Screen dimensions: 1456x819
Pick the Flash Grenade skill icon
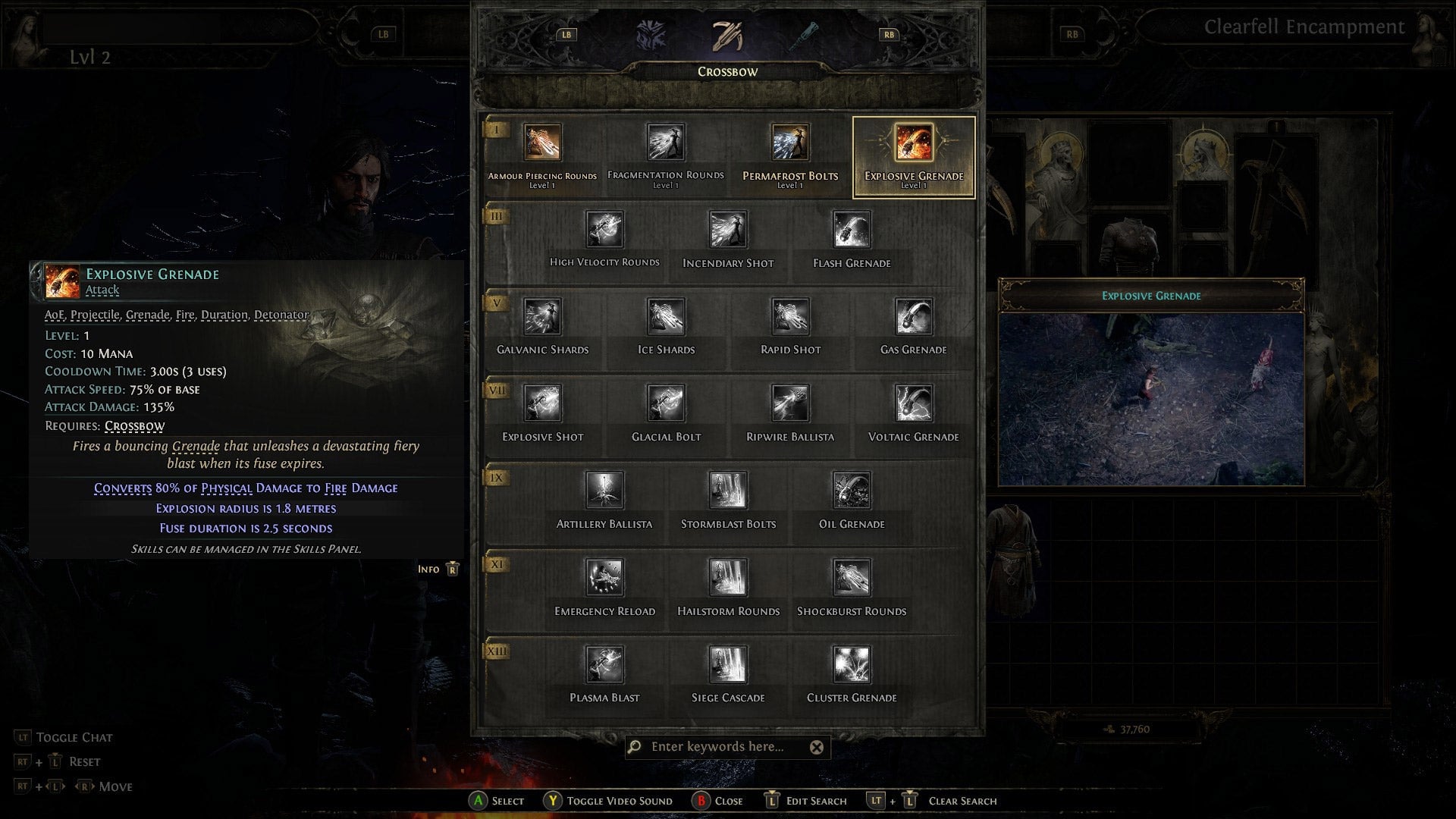[849, 229]
